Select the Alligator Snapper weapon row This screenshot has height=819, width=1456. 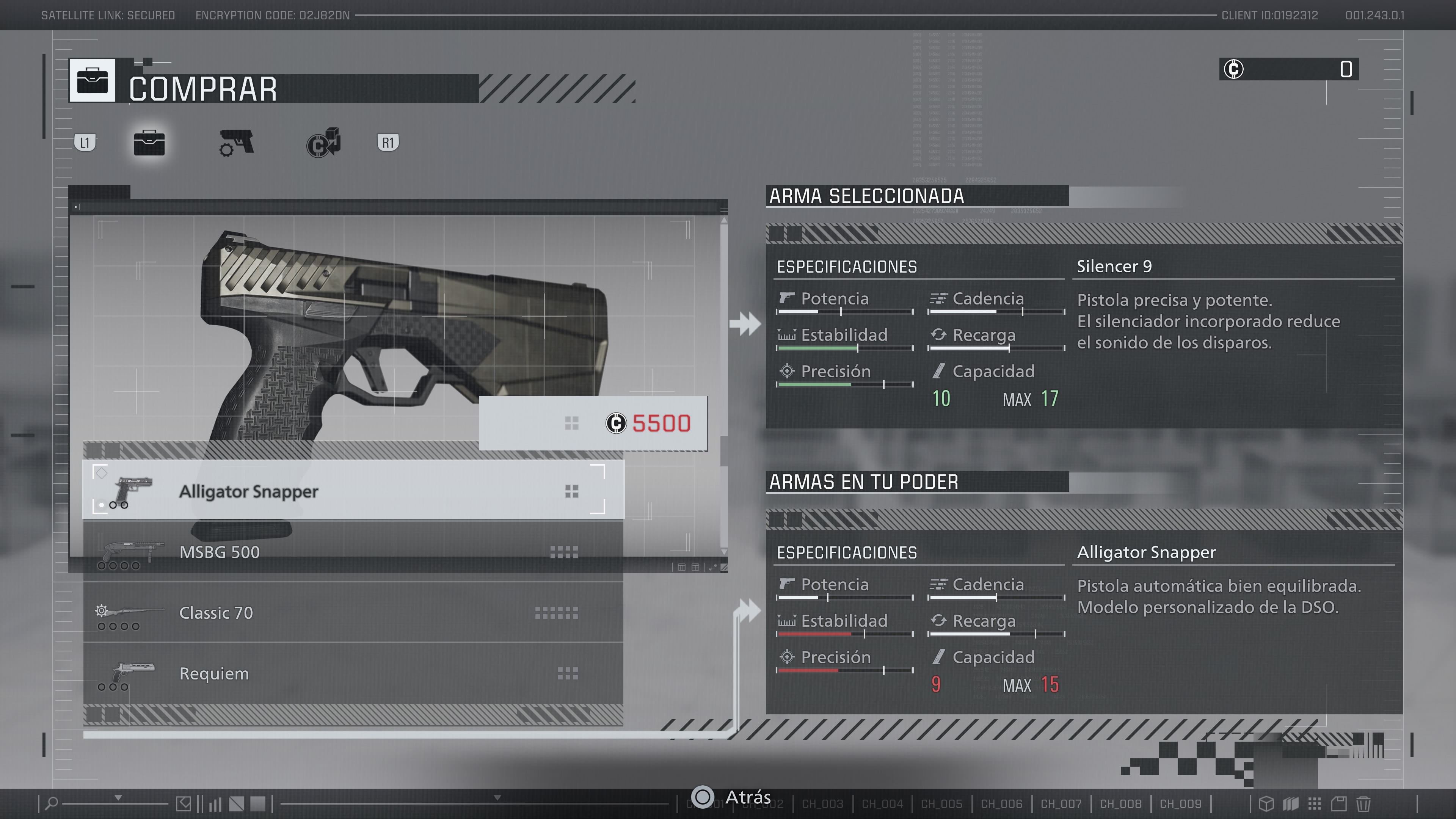(x=353, y=491)
